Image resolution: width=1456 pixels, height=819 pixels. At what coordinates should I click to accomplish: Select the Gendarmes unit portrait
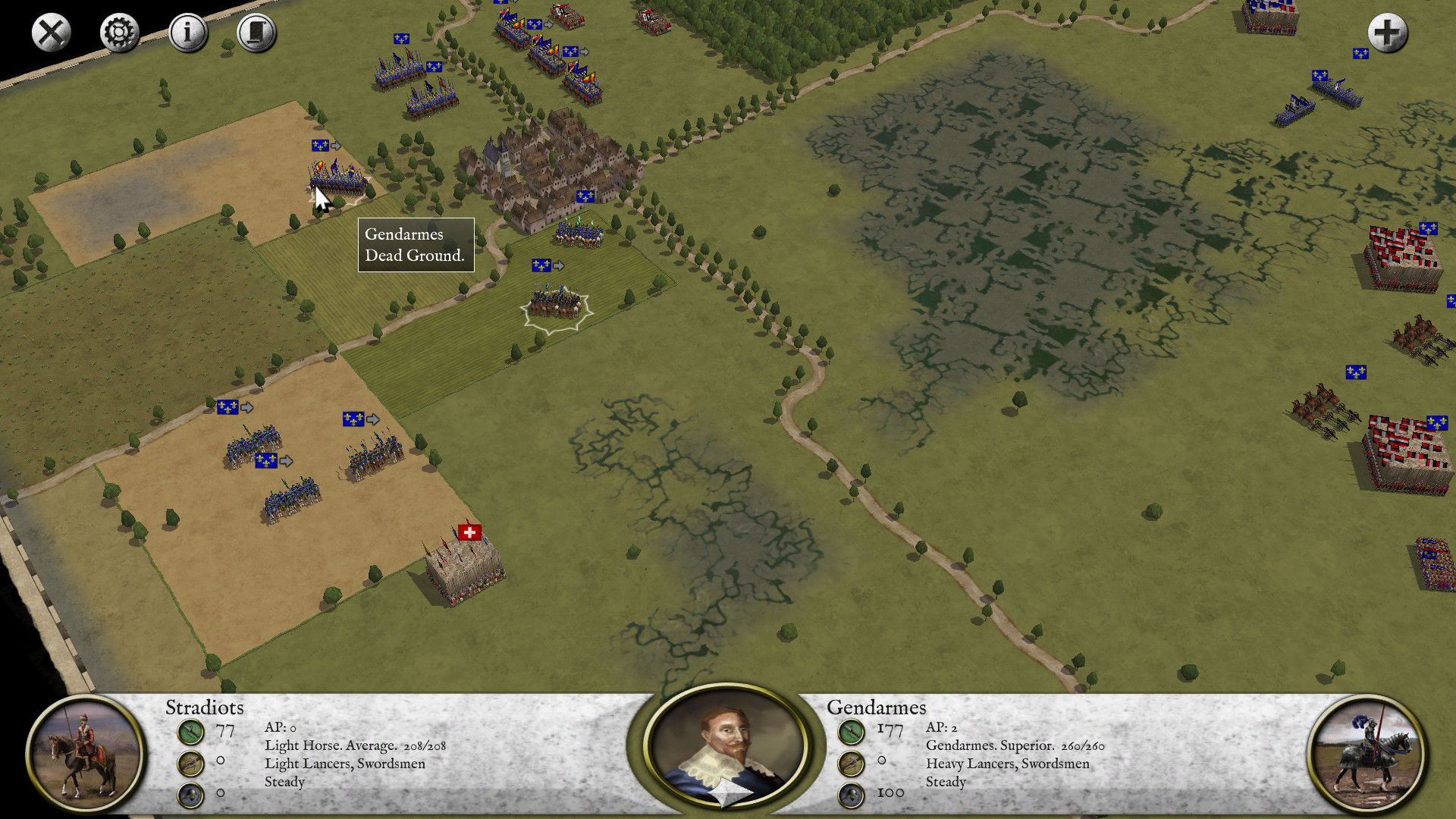click(1366, 753)
